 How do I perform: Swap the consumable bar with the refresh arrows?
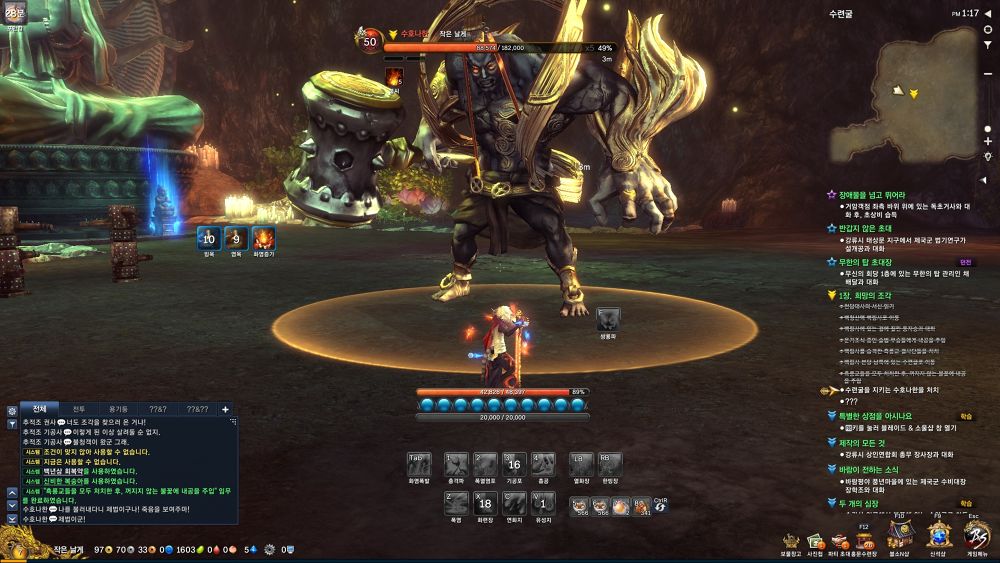click(661, 506)
